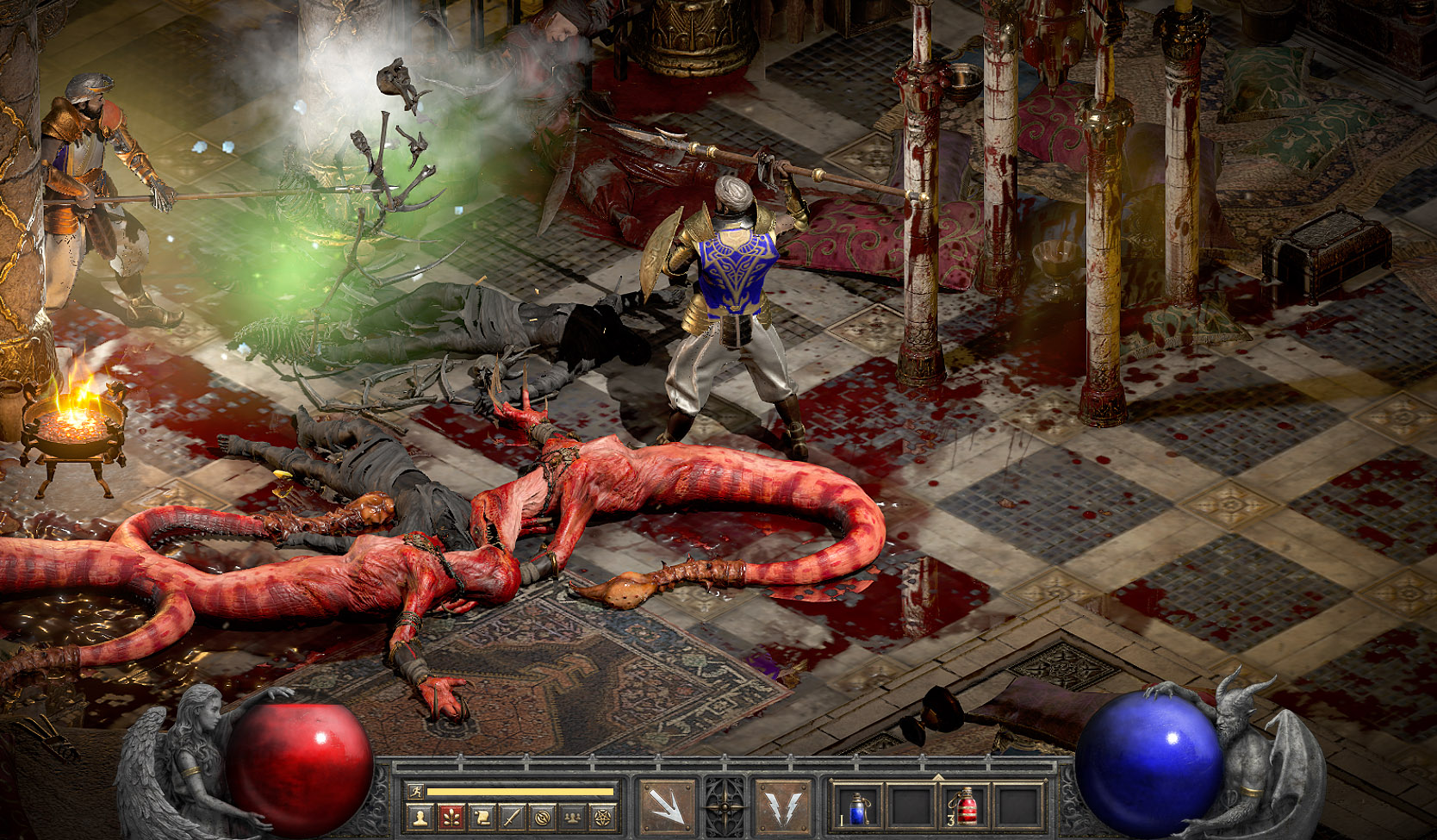1437x840 pixels.
Task: Open the quest log scroll button
Action: pyautogui.click(x=482, y=817)
